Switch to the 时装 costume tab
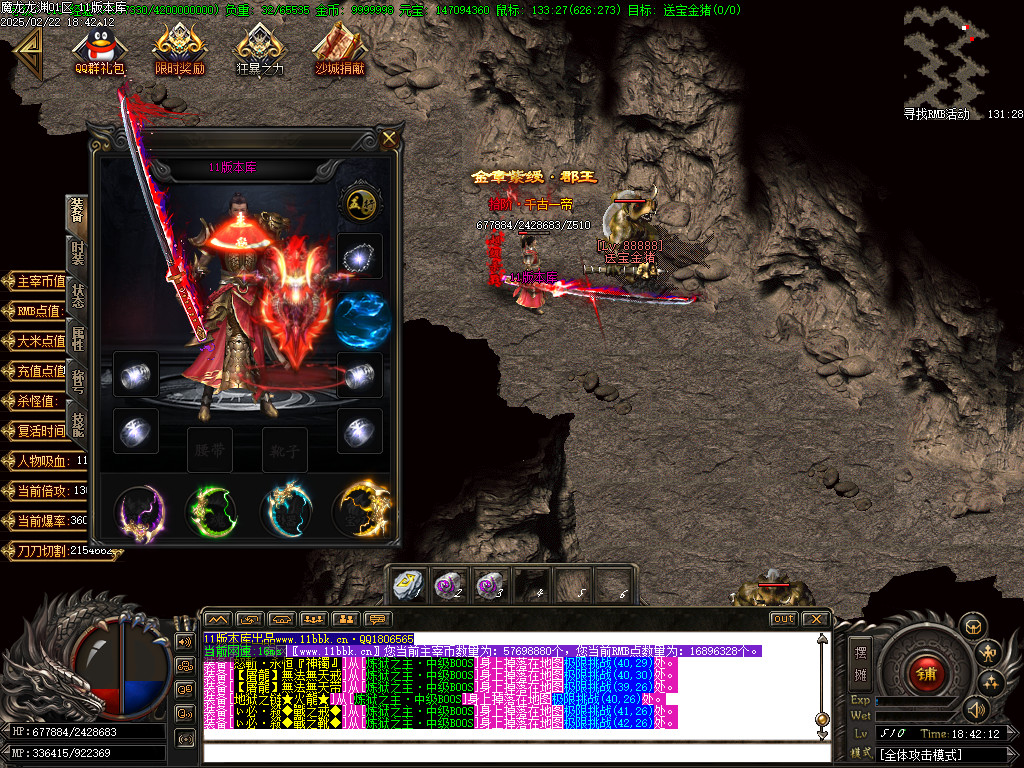The width and height of the screenshot is (1024, 768). pos(78,254)
